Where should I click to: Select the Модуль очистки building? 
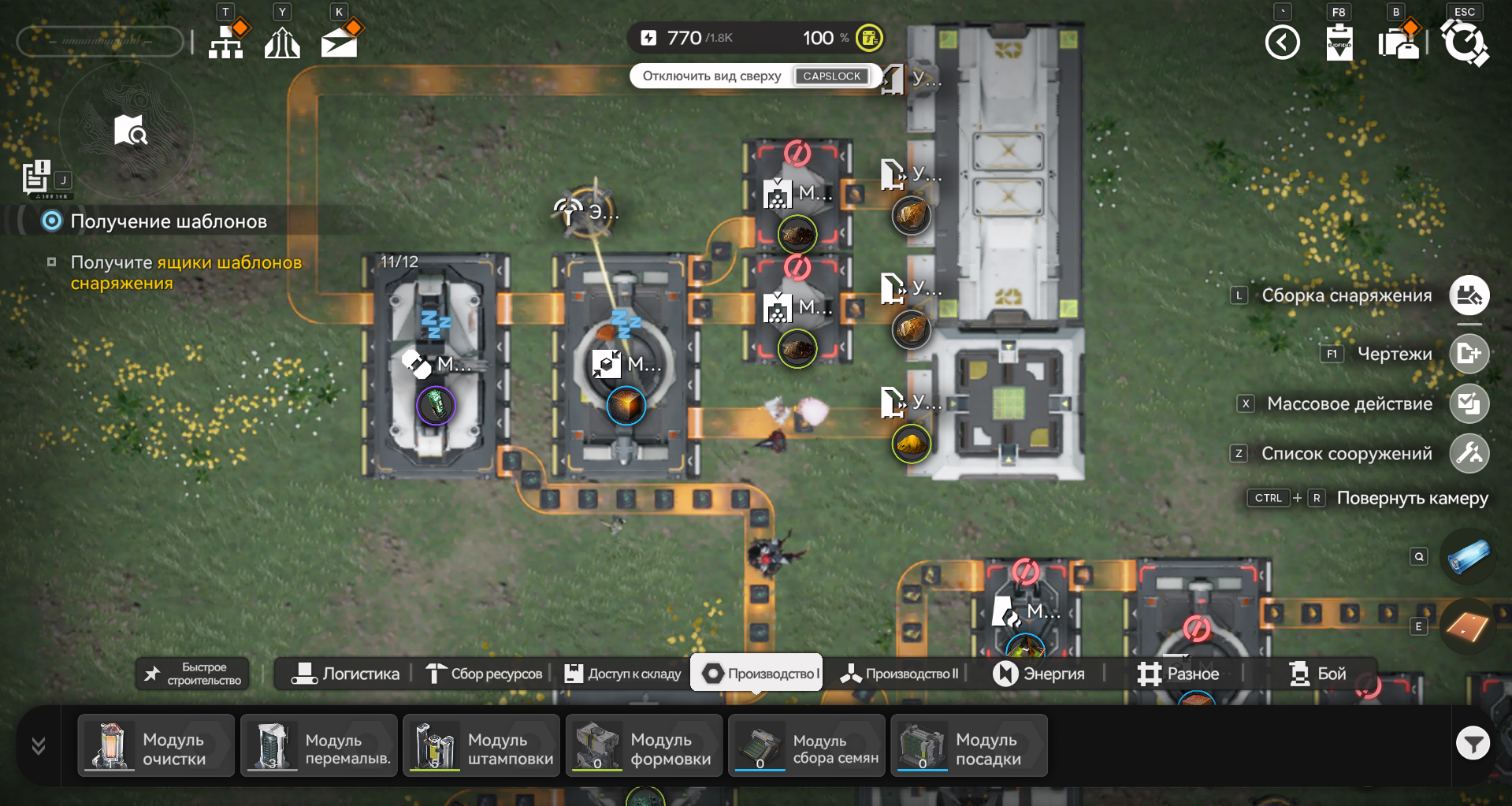[156, 745]
